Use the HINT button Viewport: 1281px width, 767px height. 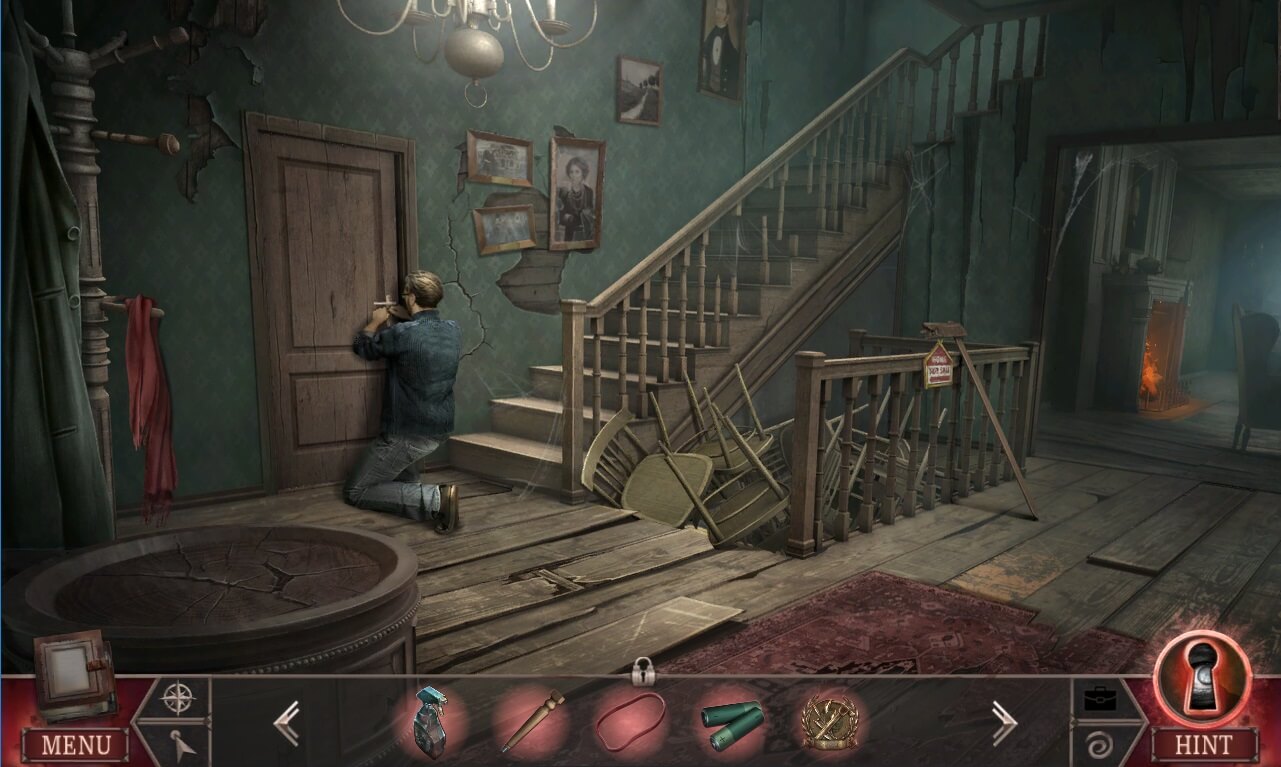pyautogui.click(x=1204, y=745)
